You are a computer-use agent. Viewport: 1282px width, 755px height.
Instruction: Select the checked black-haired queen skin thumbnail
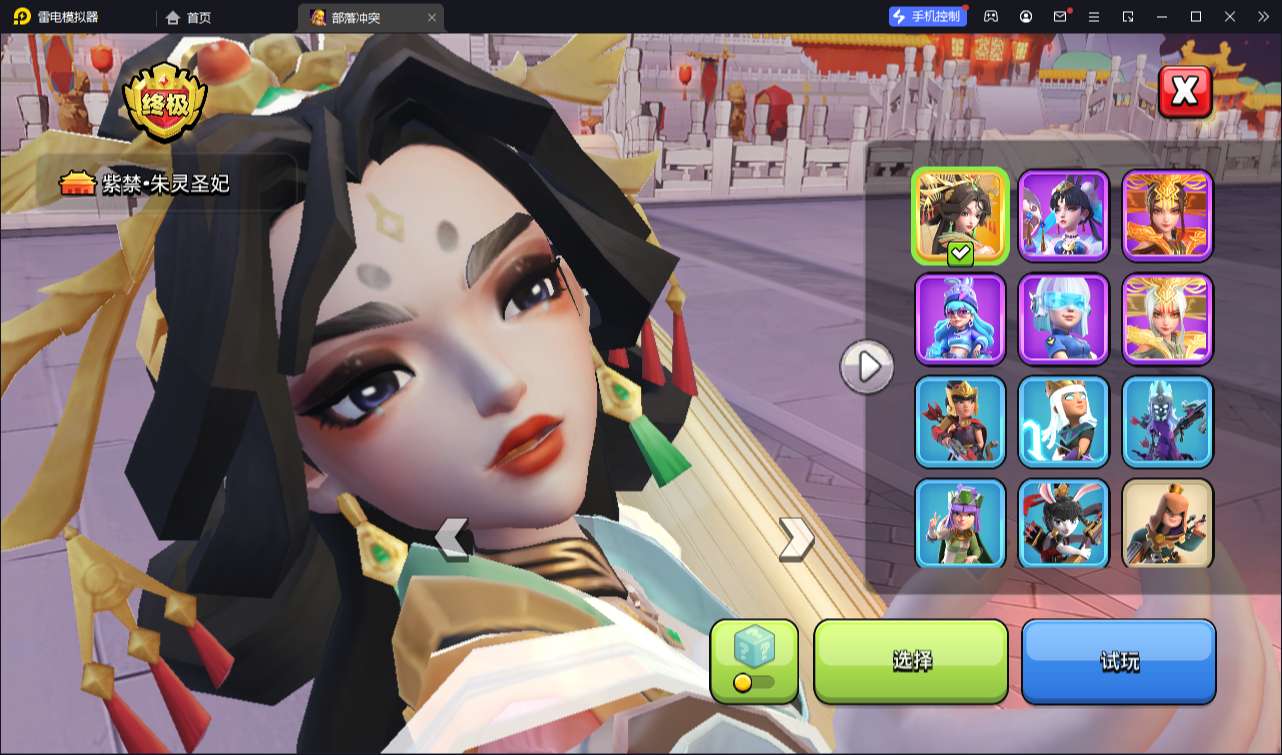point(960,216)
